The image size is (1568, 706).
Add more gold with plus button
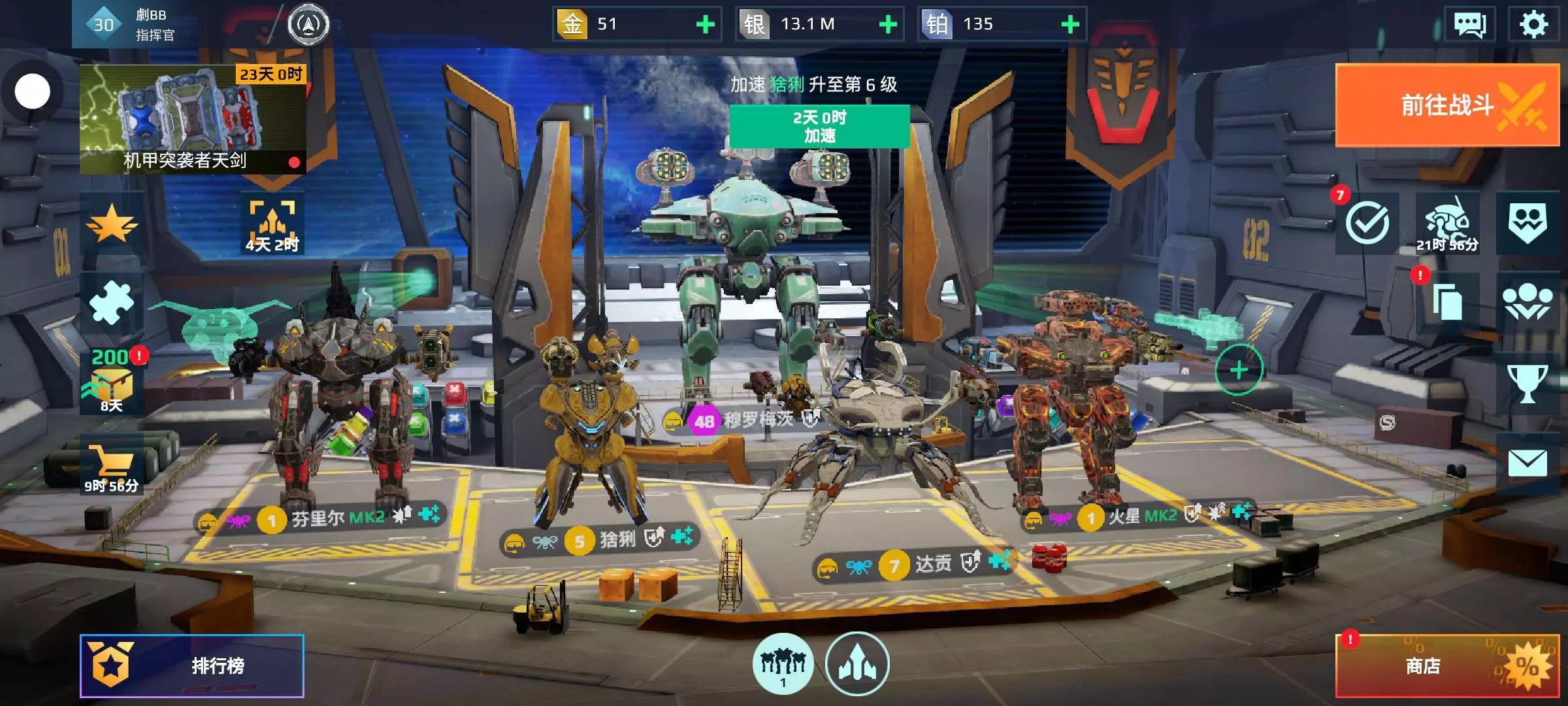click(x=705, y=25)
